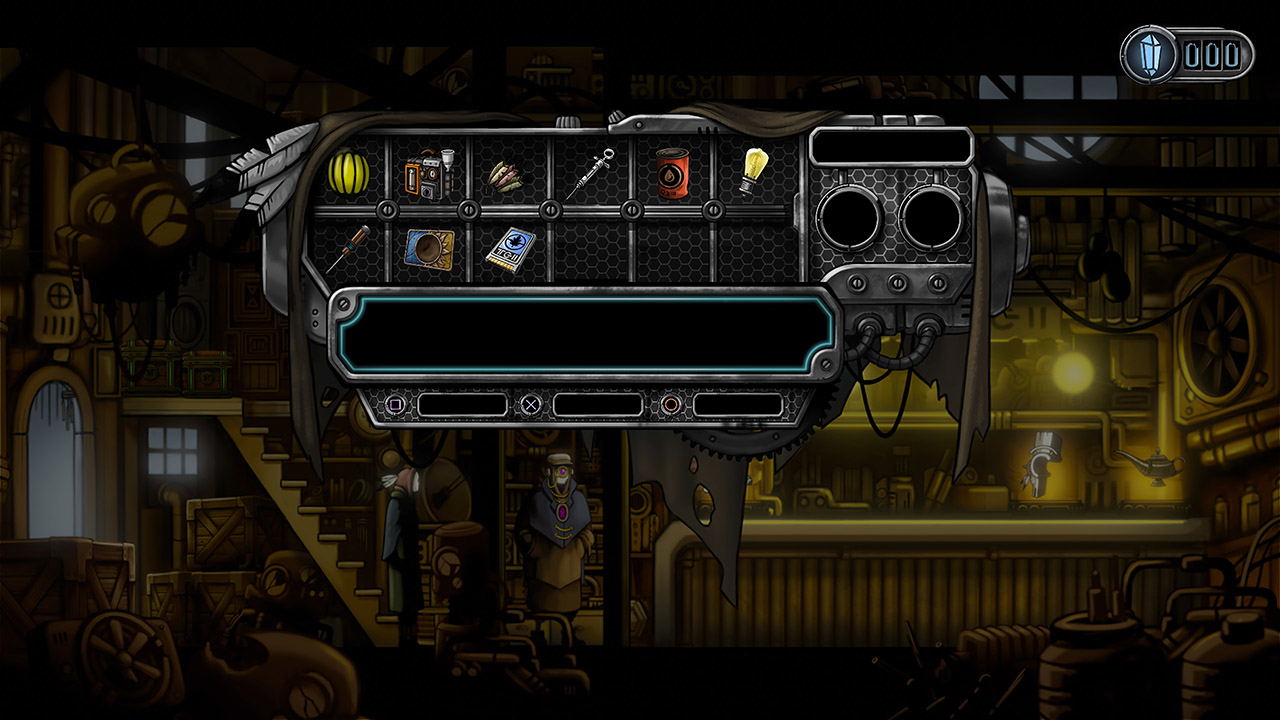Click the action label beside the Square button
This screenshot has height=720, width=1280.
(x=462, y=404)
